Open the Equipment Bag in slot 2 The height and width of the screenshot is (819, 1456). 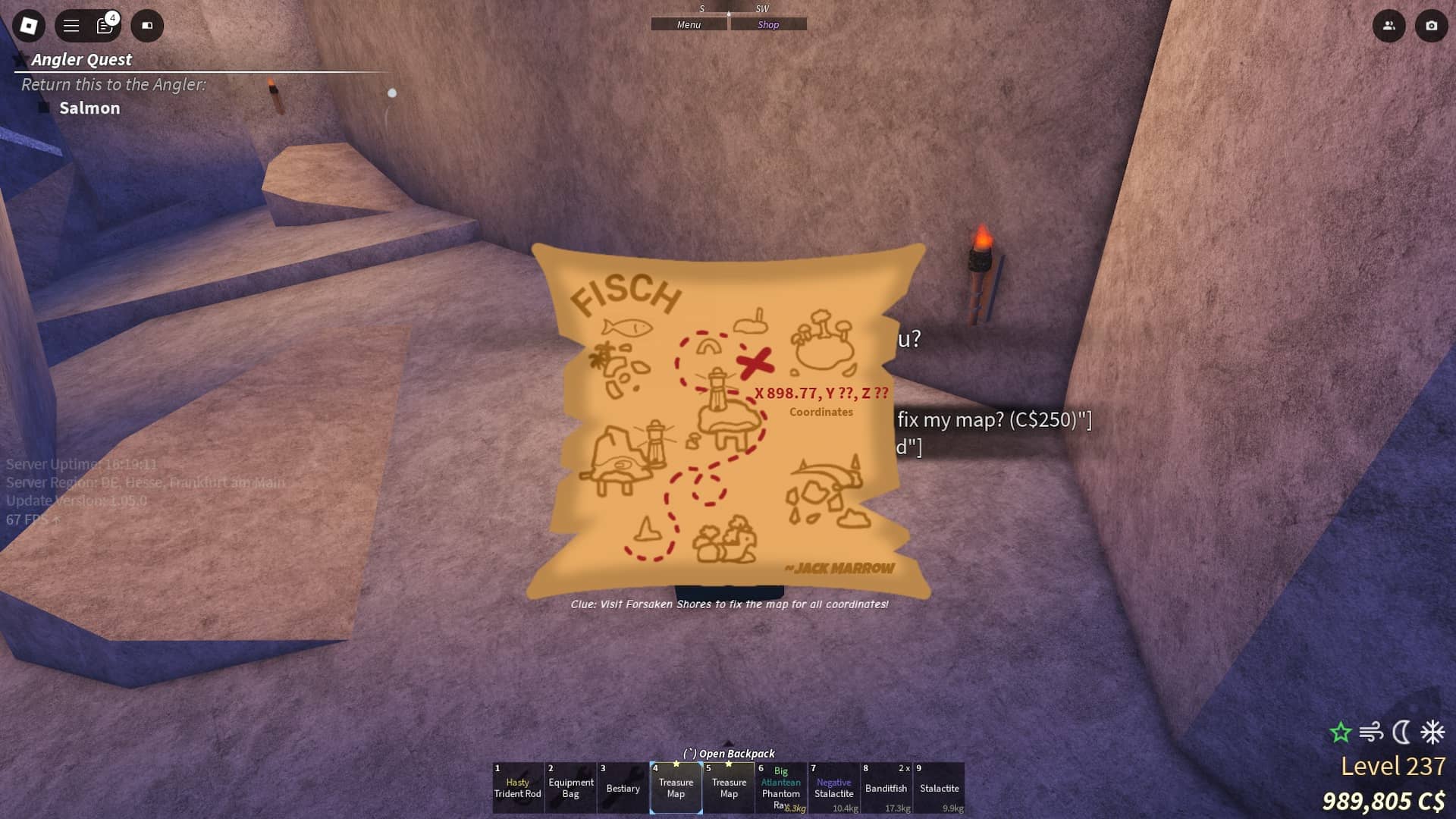coord(570,789)
